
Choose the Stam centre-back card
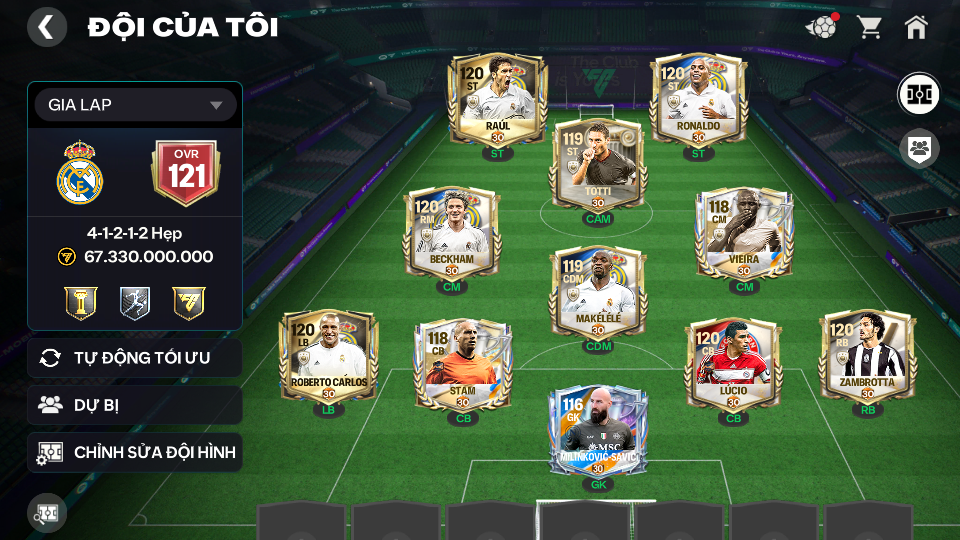tap(464, 365)
